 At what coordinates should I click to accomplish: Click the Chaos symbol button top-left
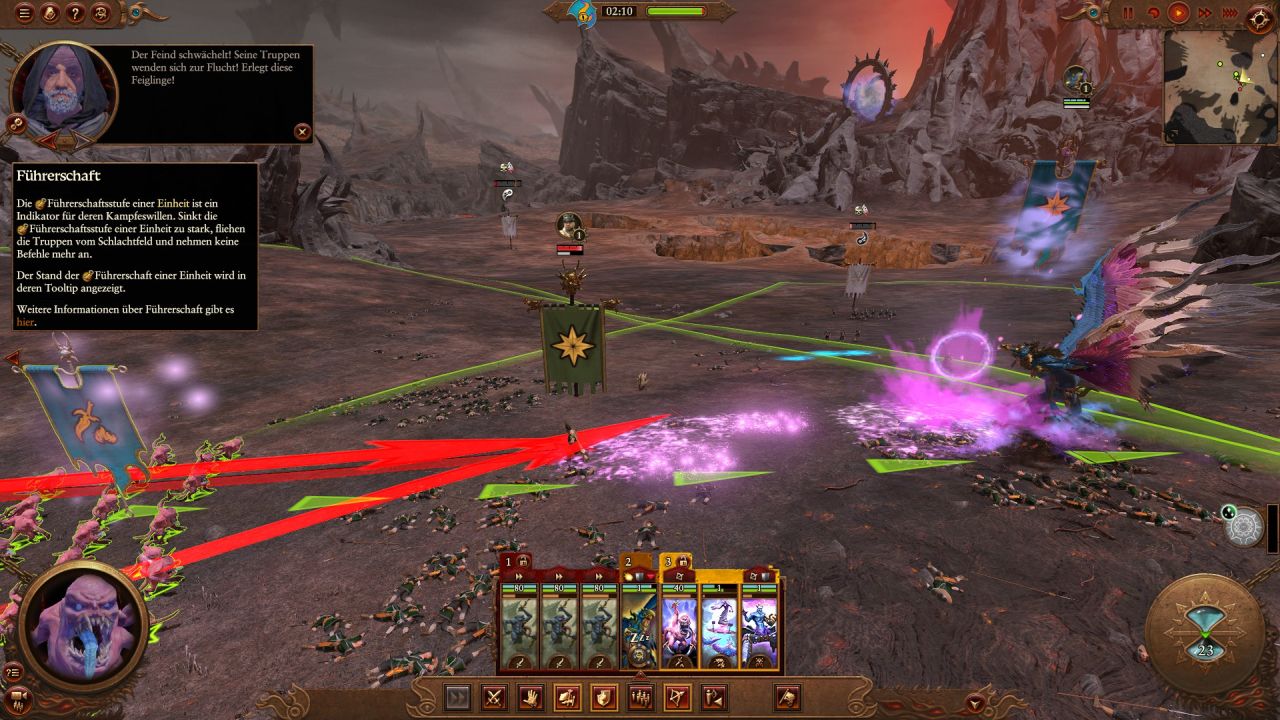click(x=100, y=13)
